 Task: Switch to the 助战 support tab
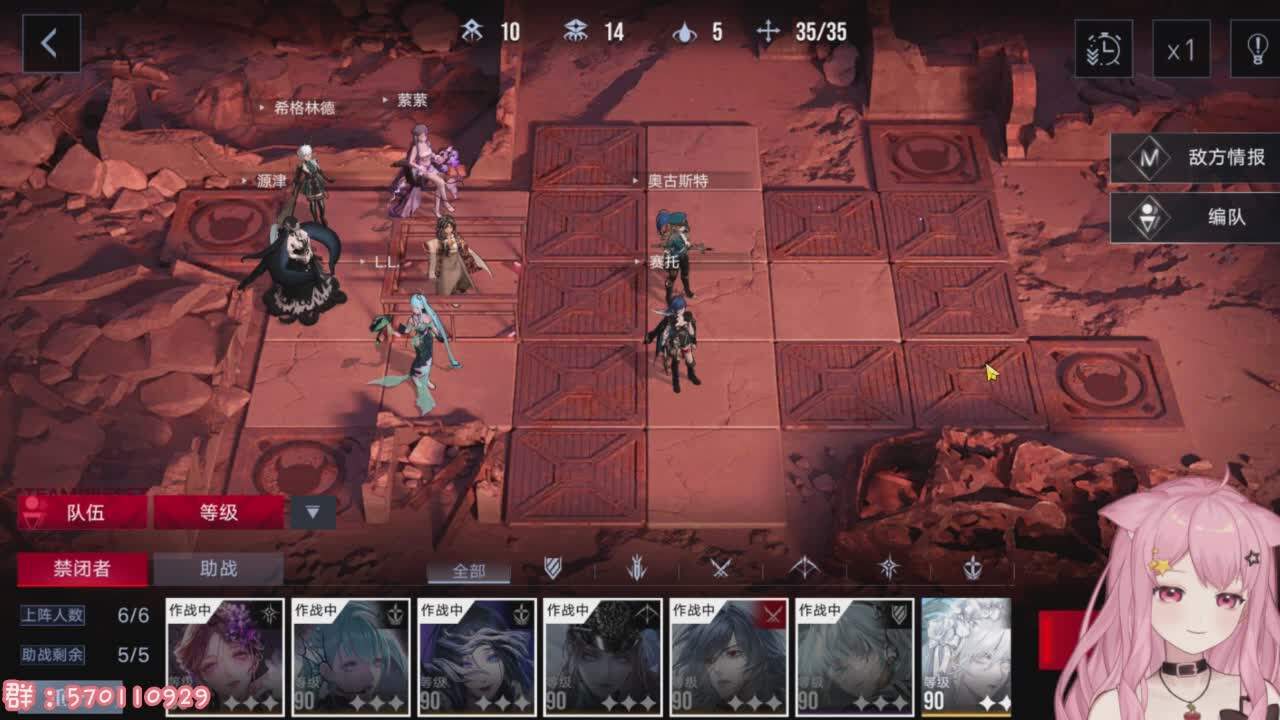click(x=219, y=569)
